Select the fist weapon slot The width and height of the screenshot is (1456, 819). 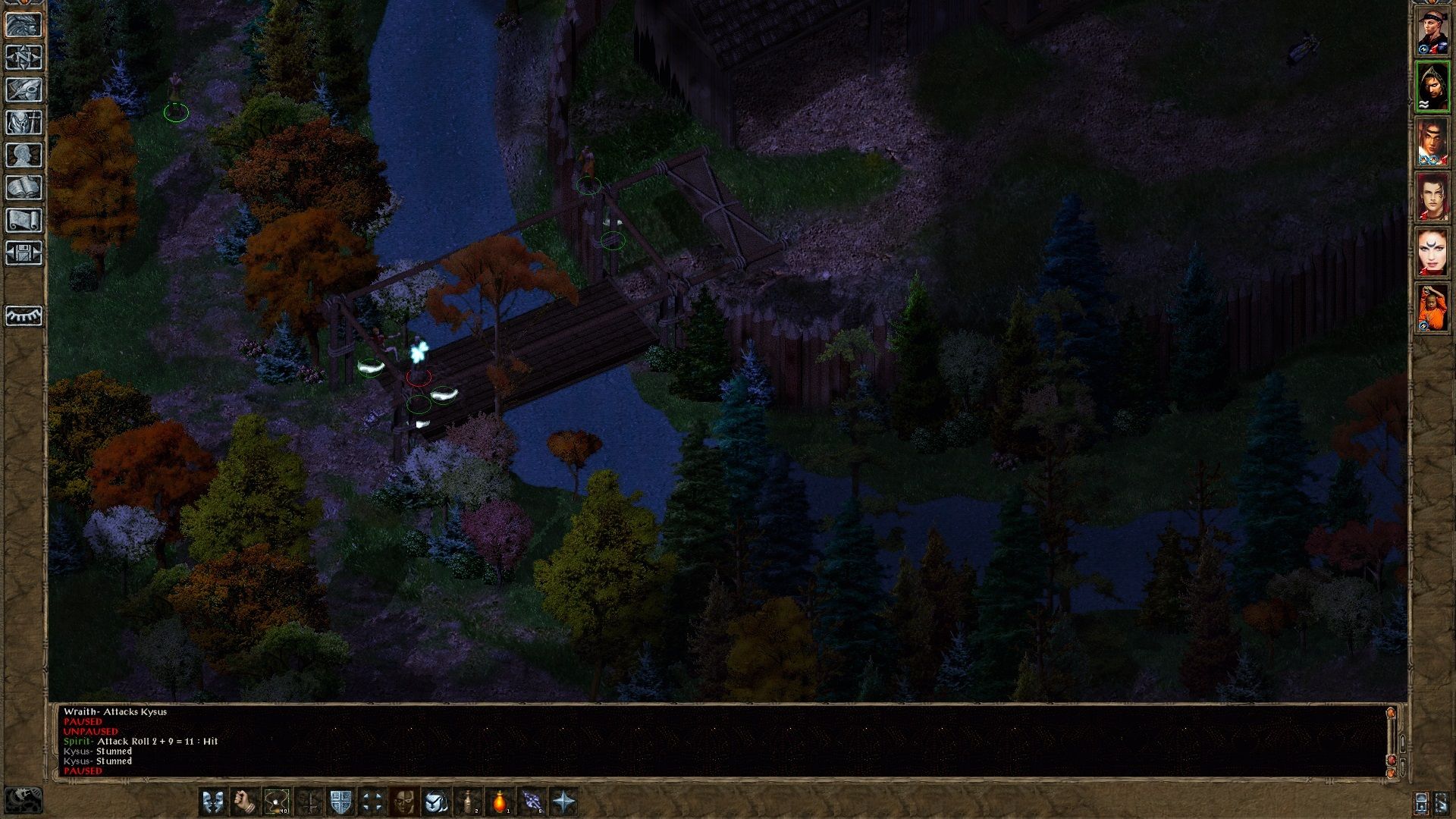pos(244,802)
